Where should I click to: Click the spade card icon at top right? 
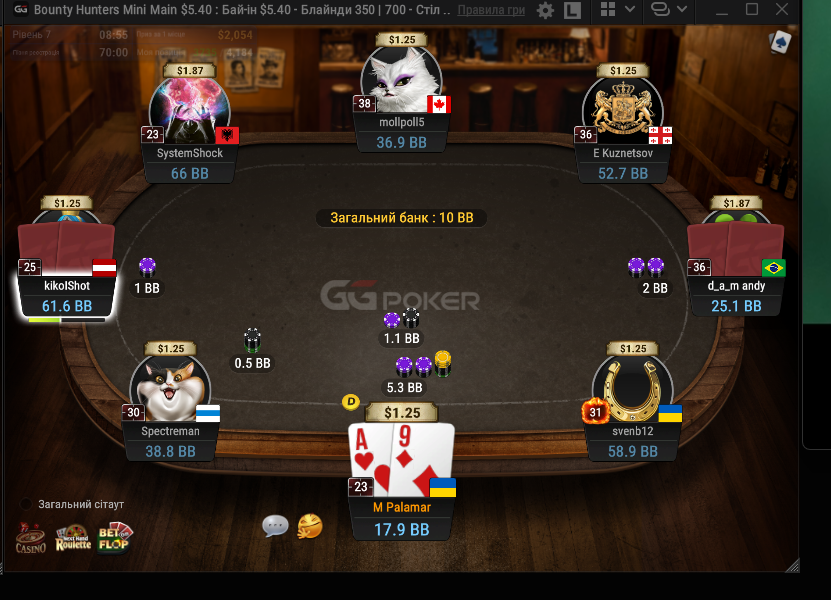[x=780, y=42]
